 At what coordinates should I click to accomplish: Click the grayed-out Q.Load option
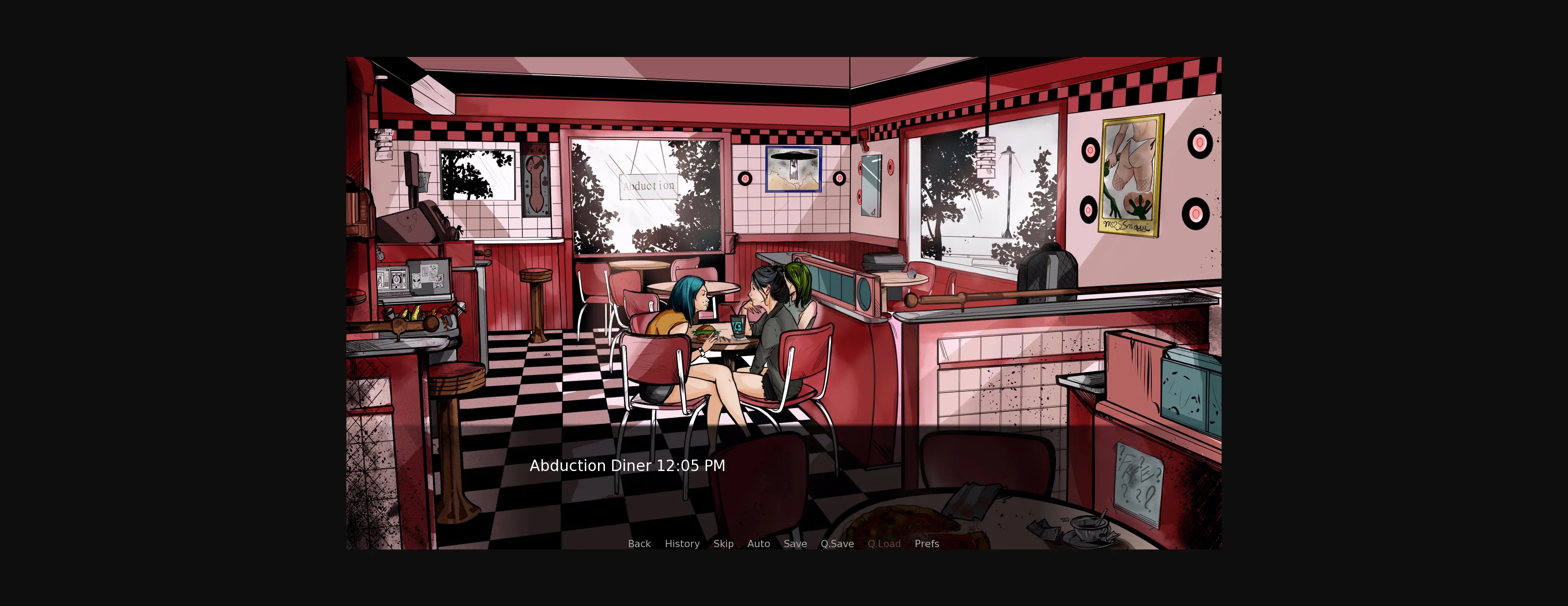[884, 544]
